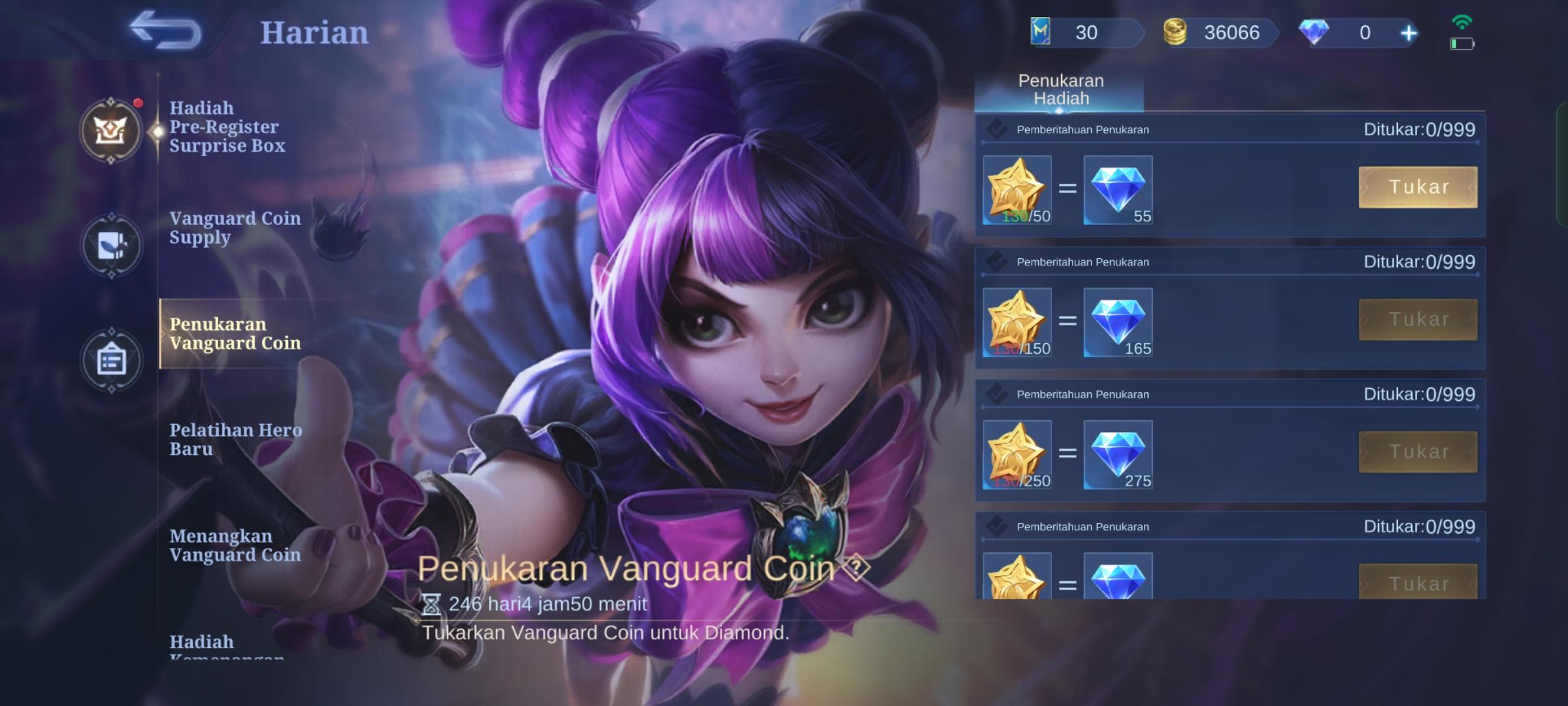Image resolution: width=1568 pixels, height=706 pixels.
Task: Select Menangkan Vanguard Coin in the sidebar
Action: [x=235, y=546]
